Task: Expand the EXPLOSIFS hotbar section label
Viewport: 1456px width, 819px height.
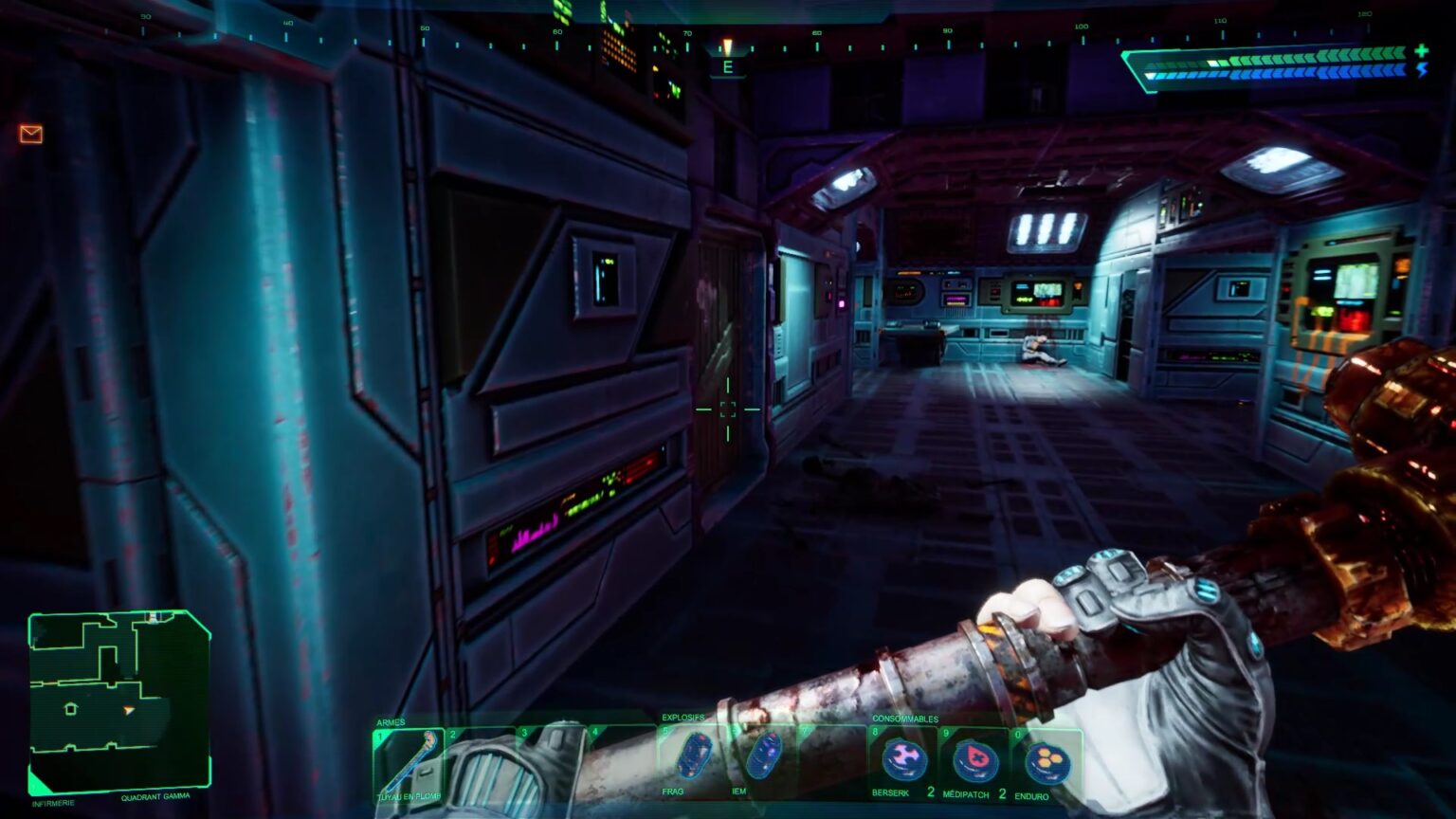Action: click(x=684, y=719)
